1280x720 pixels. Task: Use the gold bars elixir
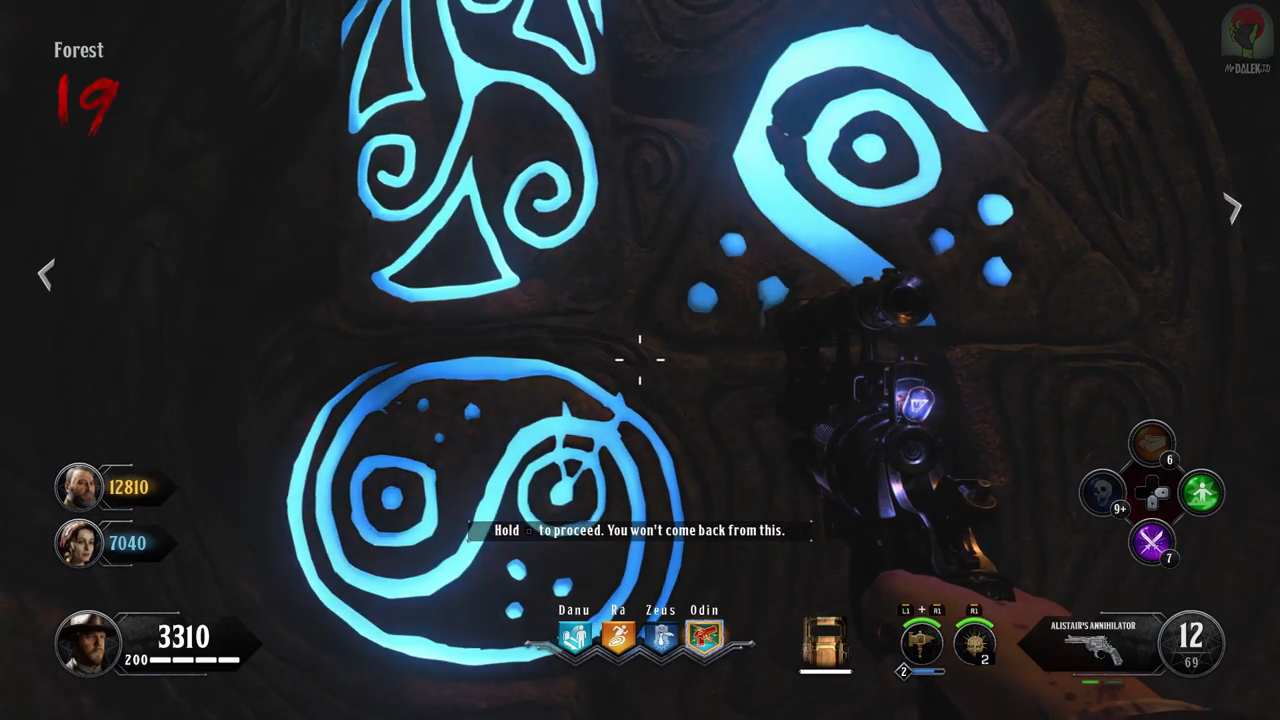pyautogui.click(x=1152, y=444)
